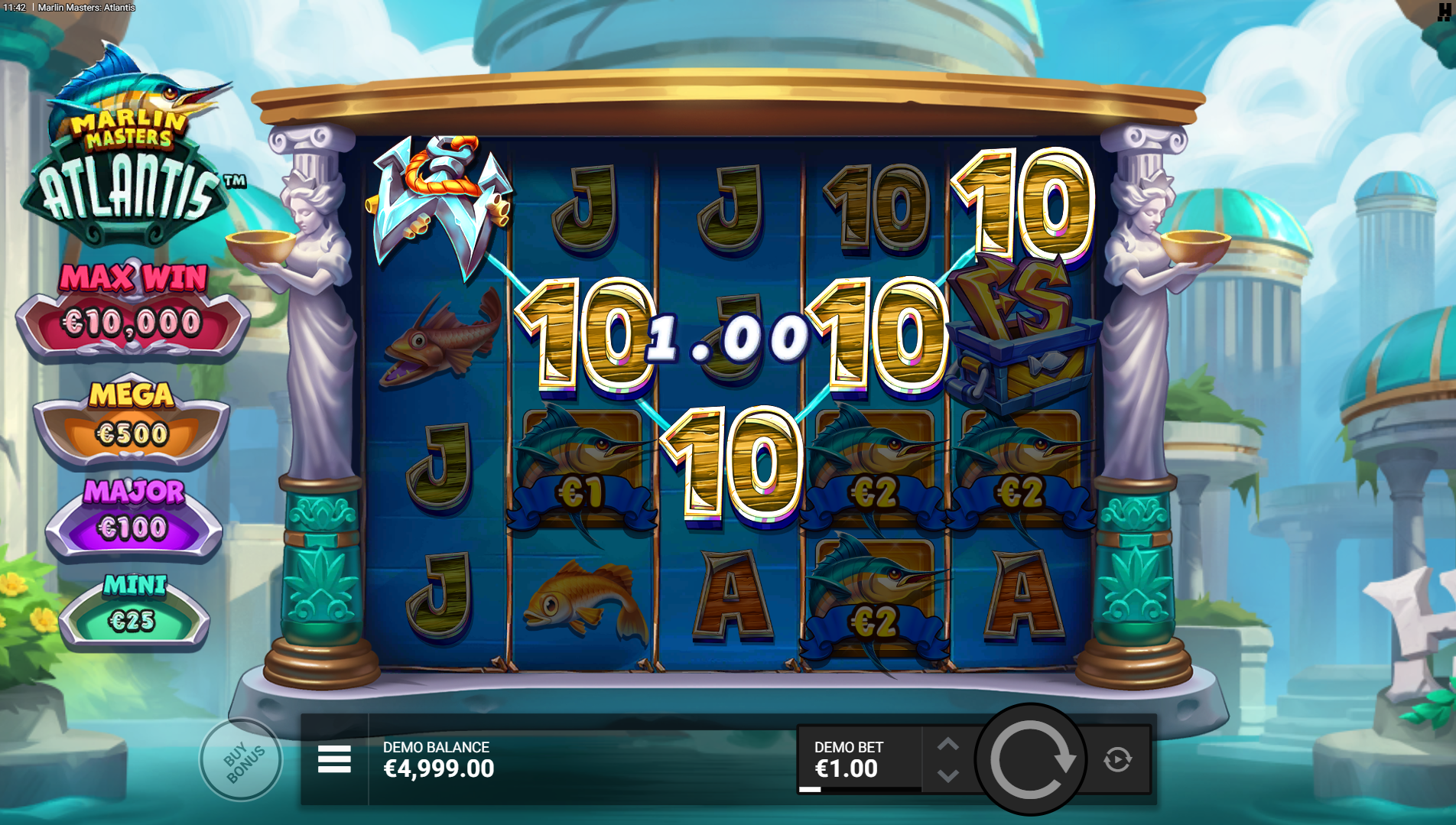
Task: Open the Buy Bonus menu
Action: coord(241,759)
